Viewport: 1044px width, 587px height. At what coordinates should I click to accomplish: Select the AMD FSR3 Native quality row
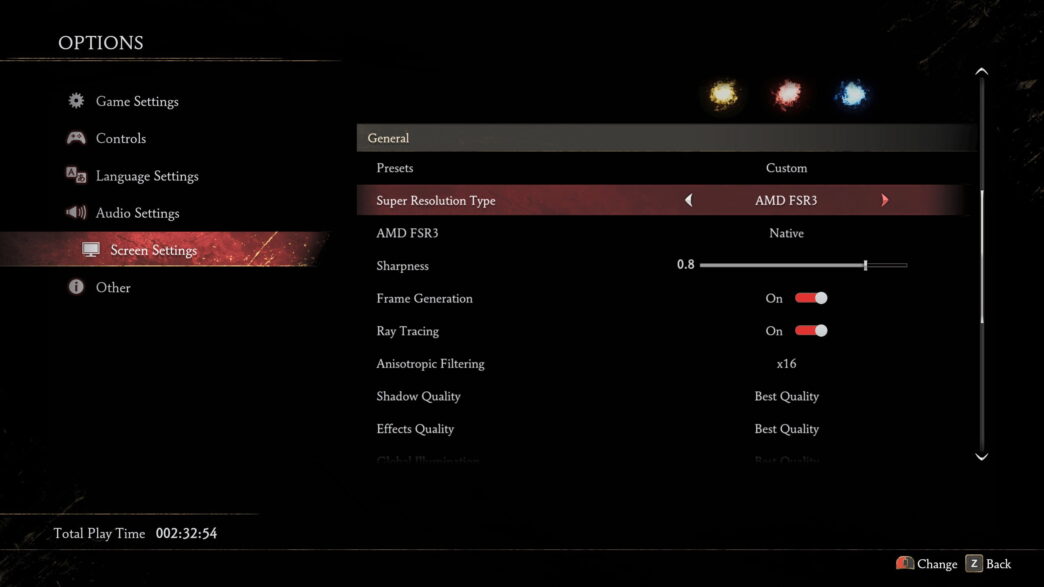pyautogui.click(x=660, y=233)
